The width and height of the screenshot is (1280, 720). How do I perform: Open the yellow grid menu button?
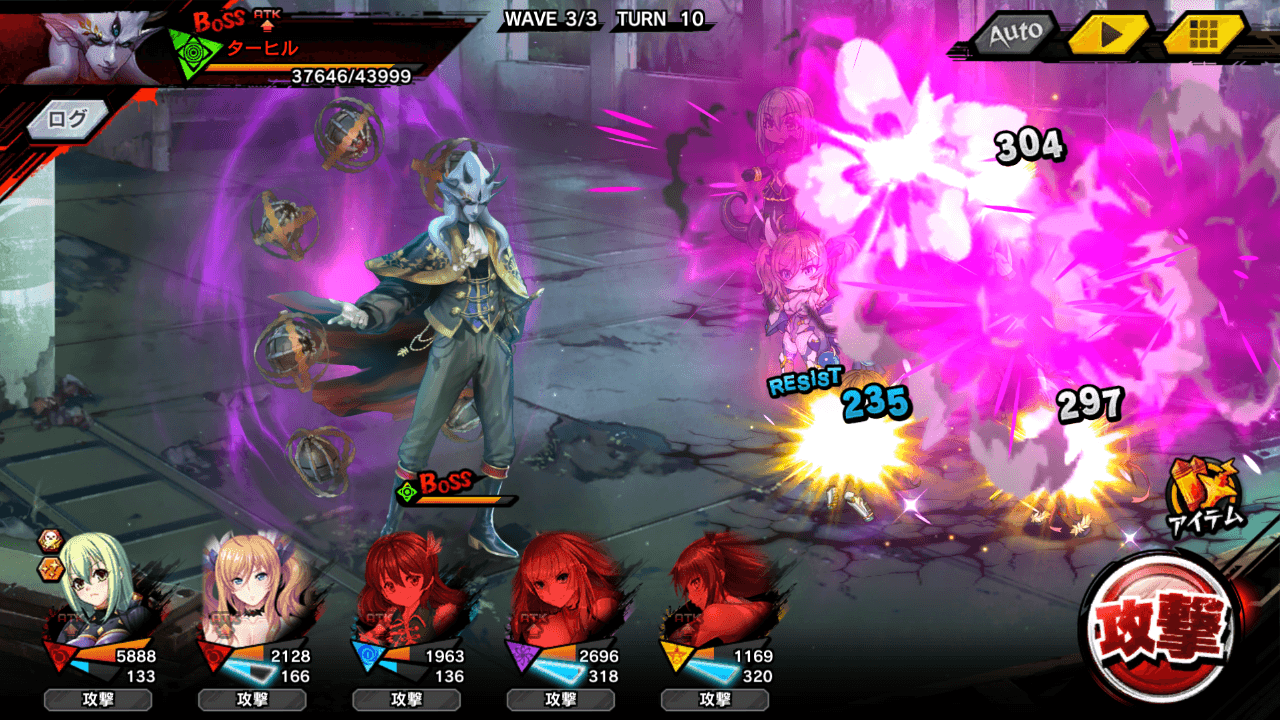coord(1203,33)
